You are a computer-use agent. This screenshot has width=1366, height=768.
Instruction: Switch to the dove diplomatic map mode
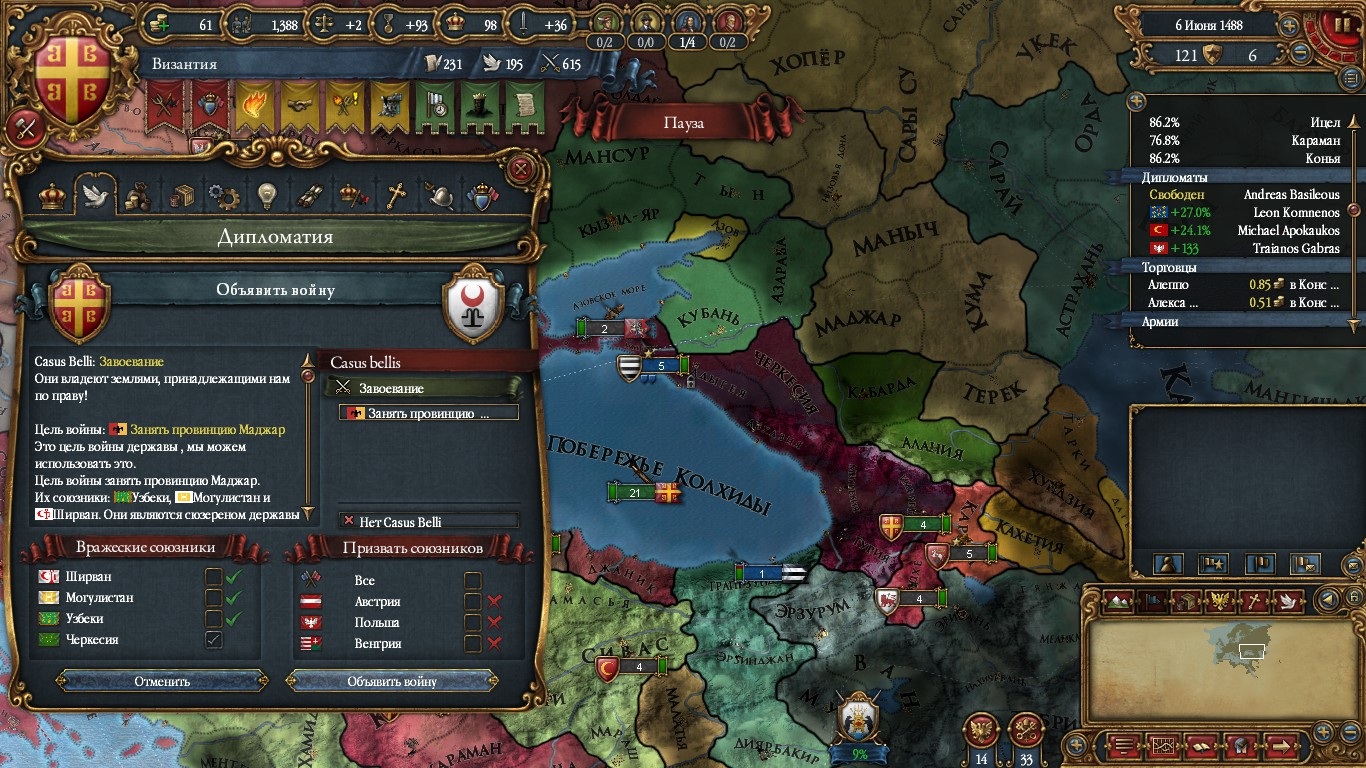[1288, 601]
